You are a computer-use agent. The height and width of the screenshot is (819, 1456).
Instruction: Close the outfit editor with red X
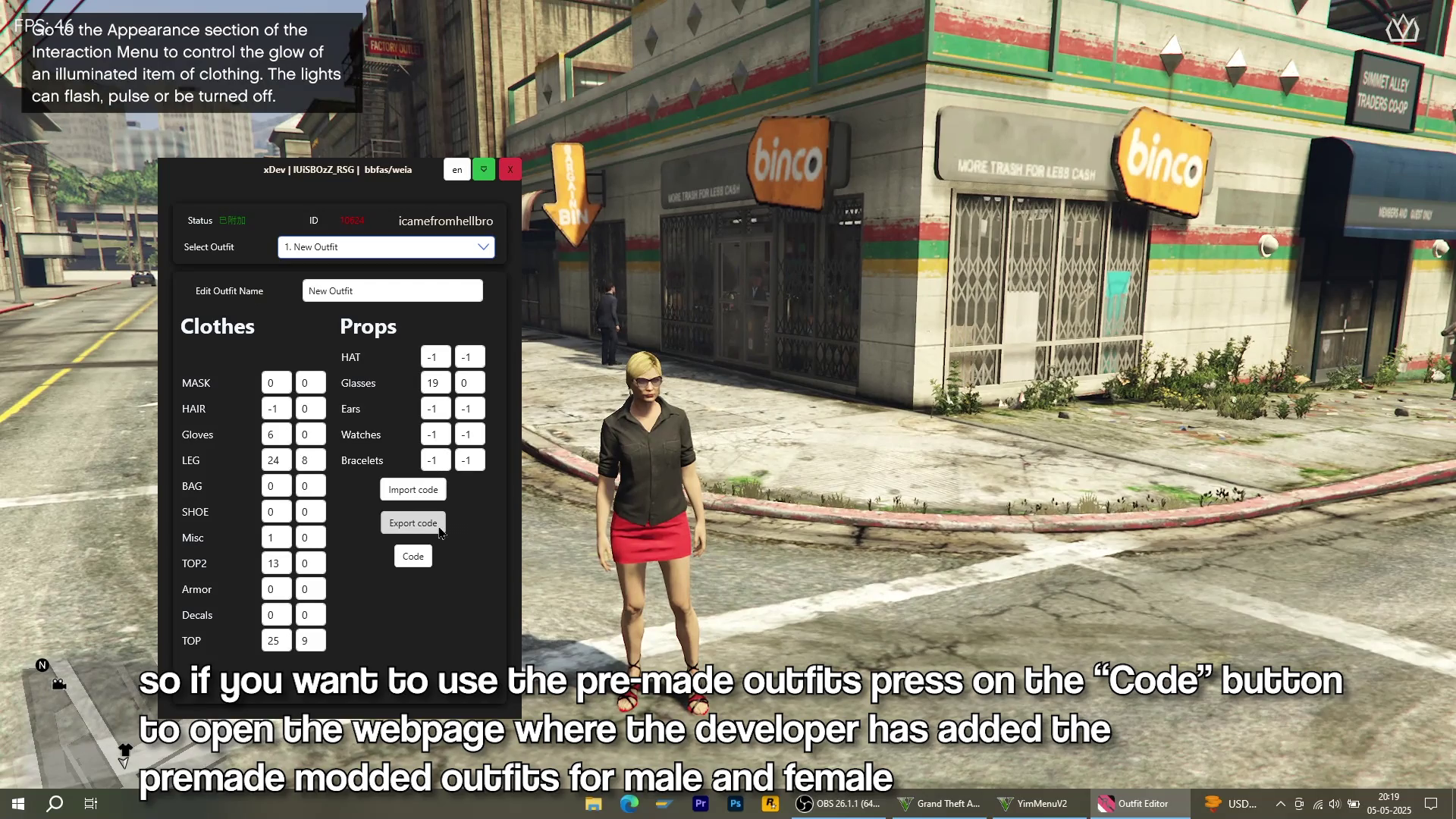[510, 170]
